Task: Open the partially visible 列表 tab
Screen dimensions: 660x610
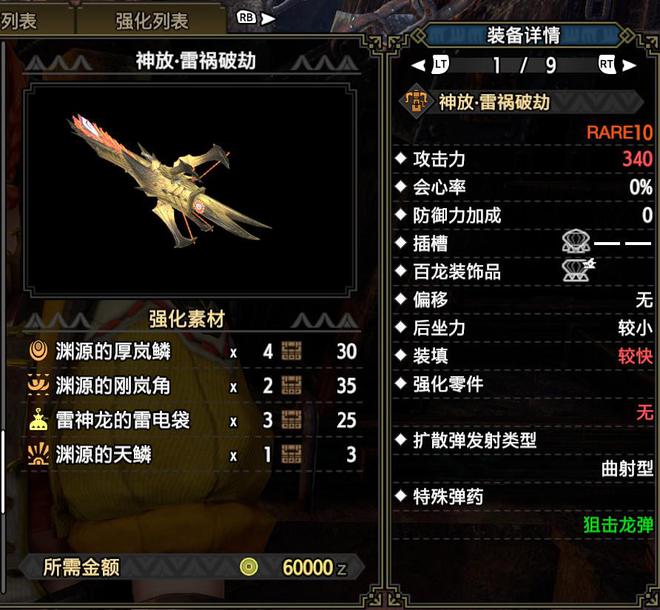Action: click(x=22, y=20)
